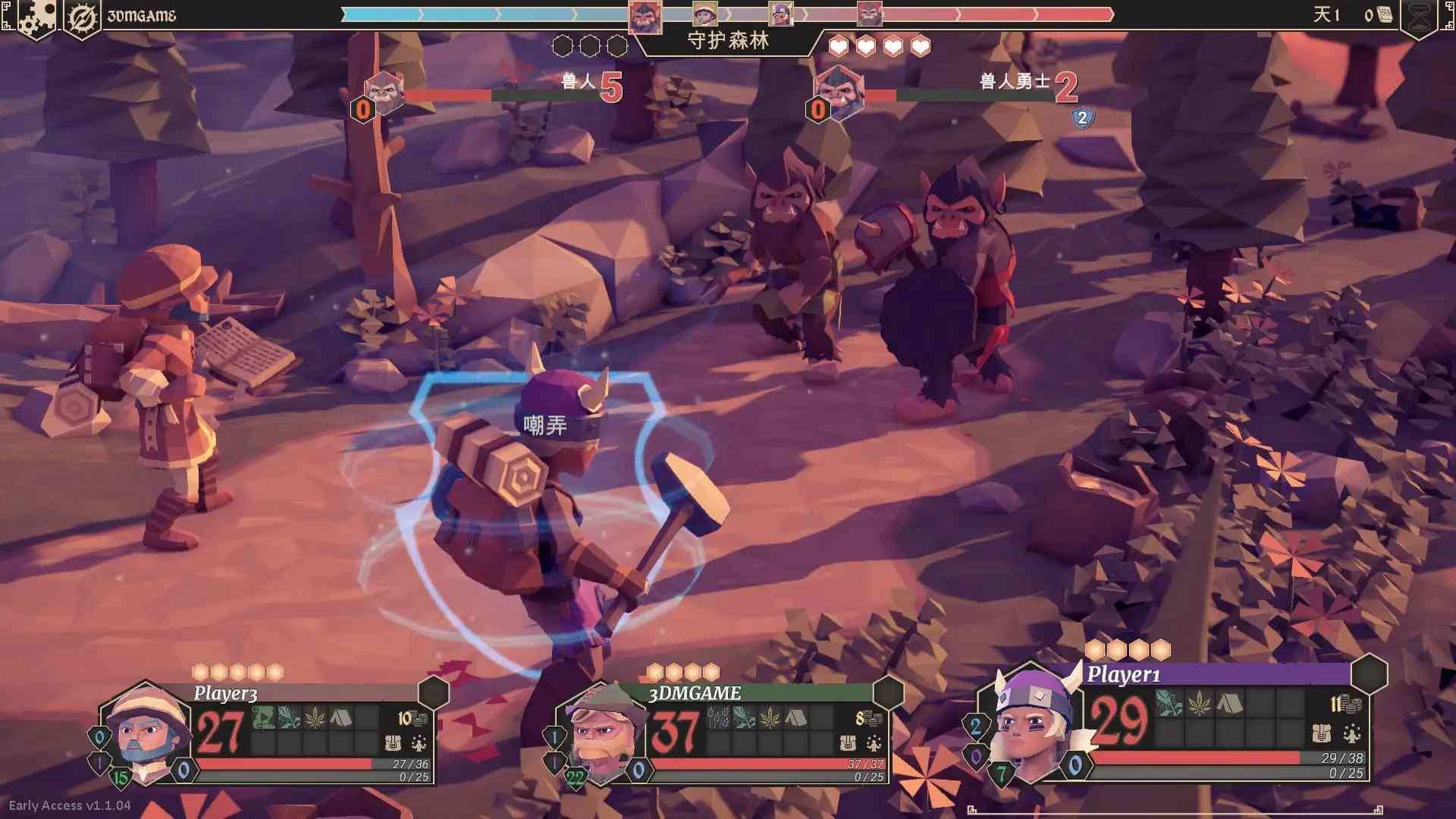Select the 兽人 enemy portrait
Image resolution: width=1456 pixels, height=819 pixels.
(x=384, y=94)
